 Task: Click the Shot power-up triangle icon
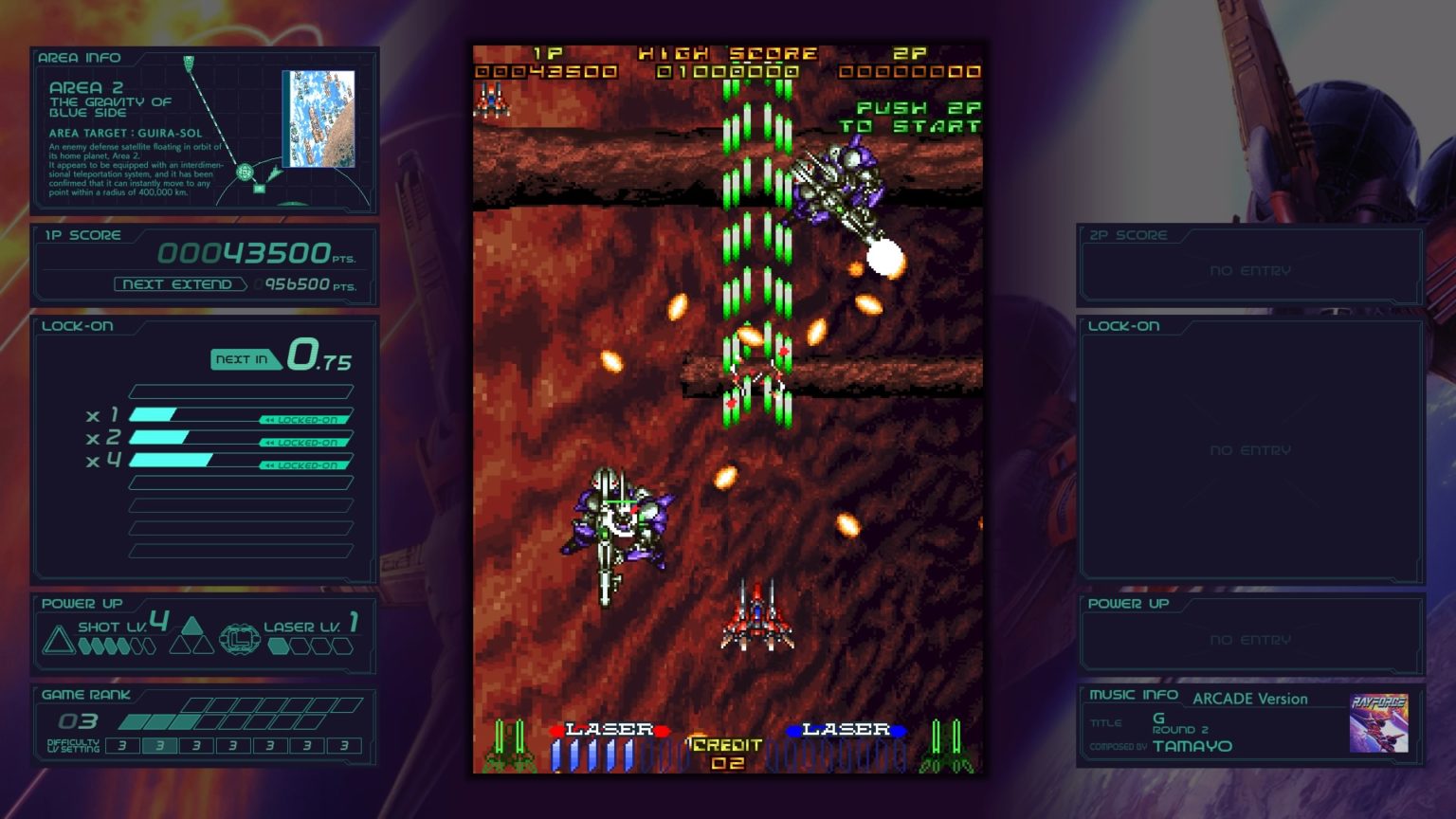coord(58,641)
